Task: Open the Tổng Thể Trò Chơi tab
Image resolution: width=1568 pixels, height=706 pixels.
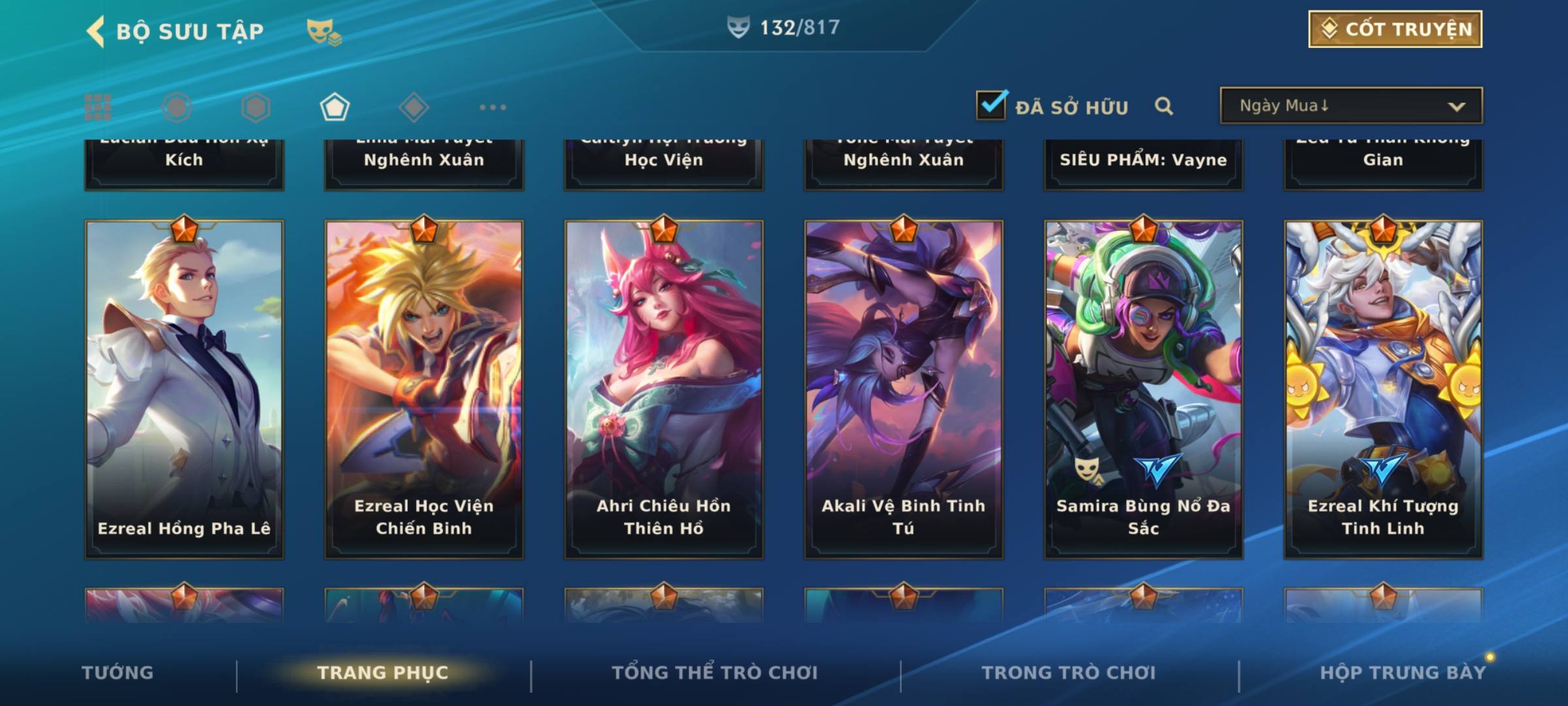Action: [715, 673]
